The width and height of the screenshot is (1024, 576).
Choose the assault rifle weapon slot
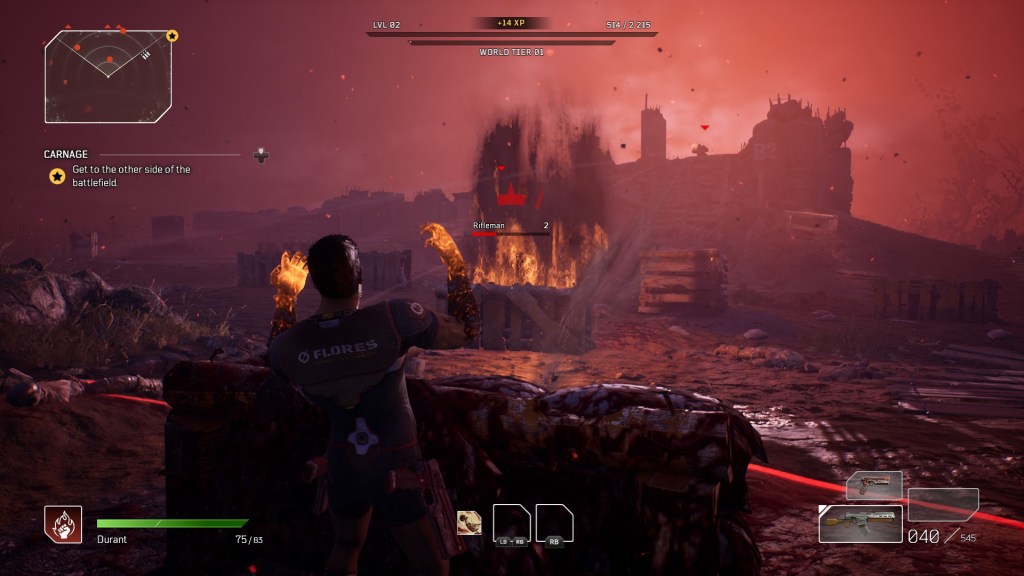pos(860,523)
